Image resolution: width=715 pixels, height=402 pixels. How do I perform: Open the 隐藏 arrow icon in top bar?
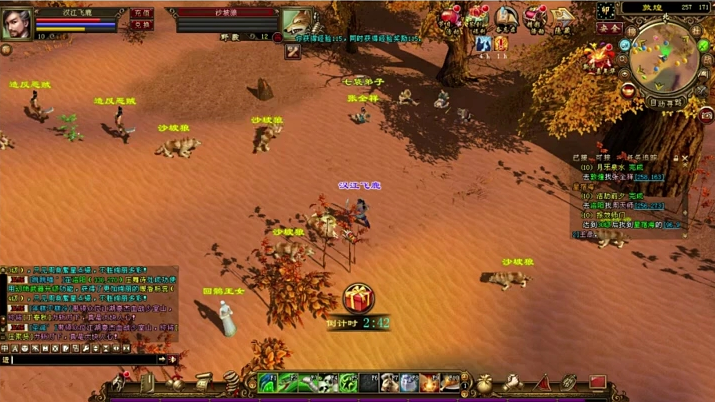click(x=565, y=19)
